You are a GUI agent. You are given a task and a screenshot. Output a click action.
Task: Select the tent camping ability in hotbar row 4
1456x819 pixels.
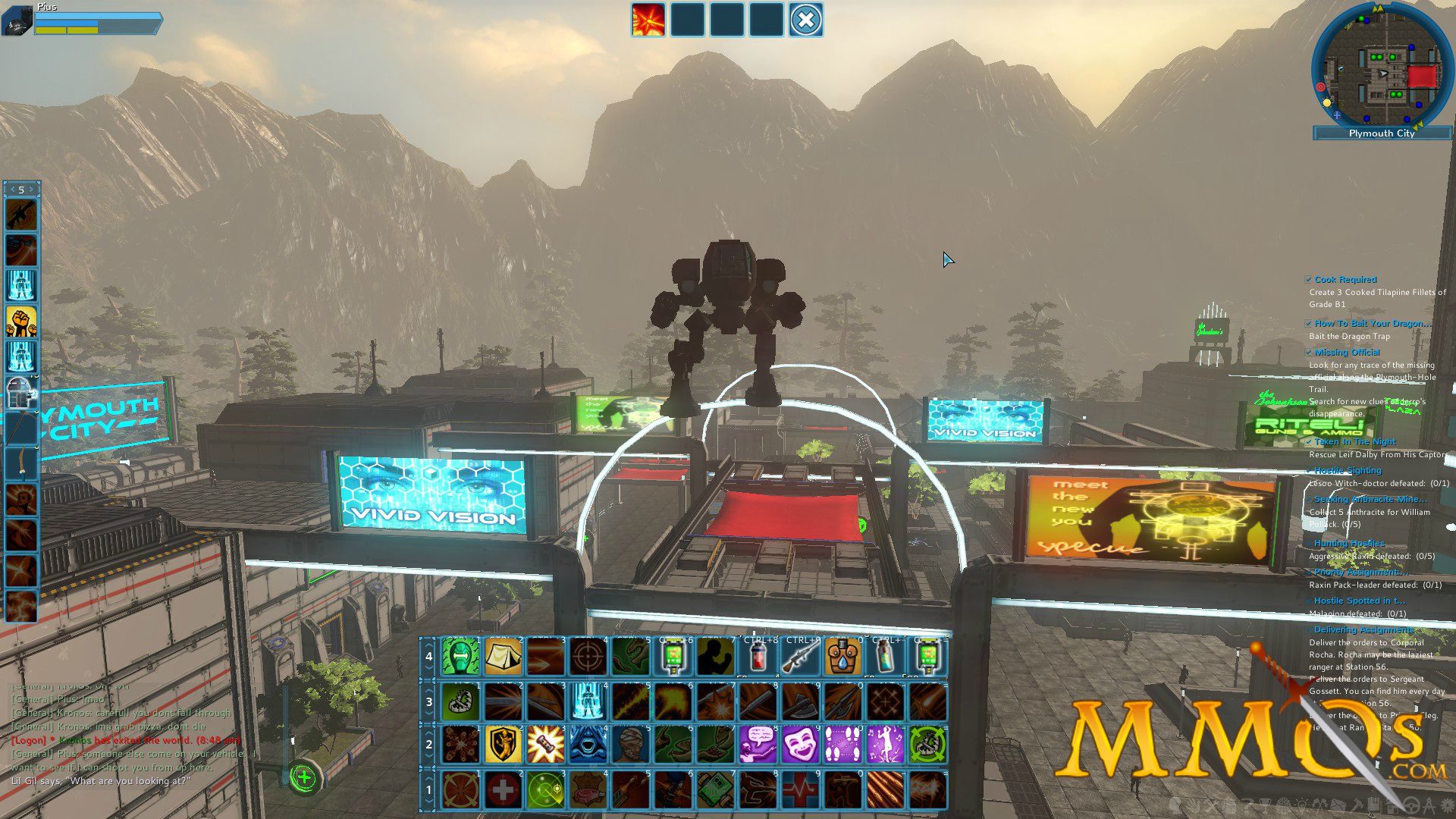point(502,657)
